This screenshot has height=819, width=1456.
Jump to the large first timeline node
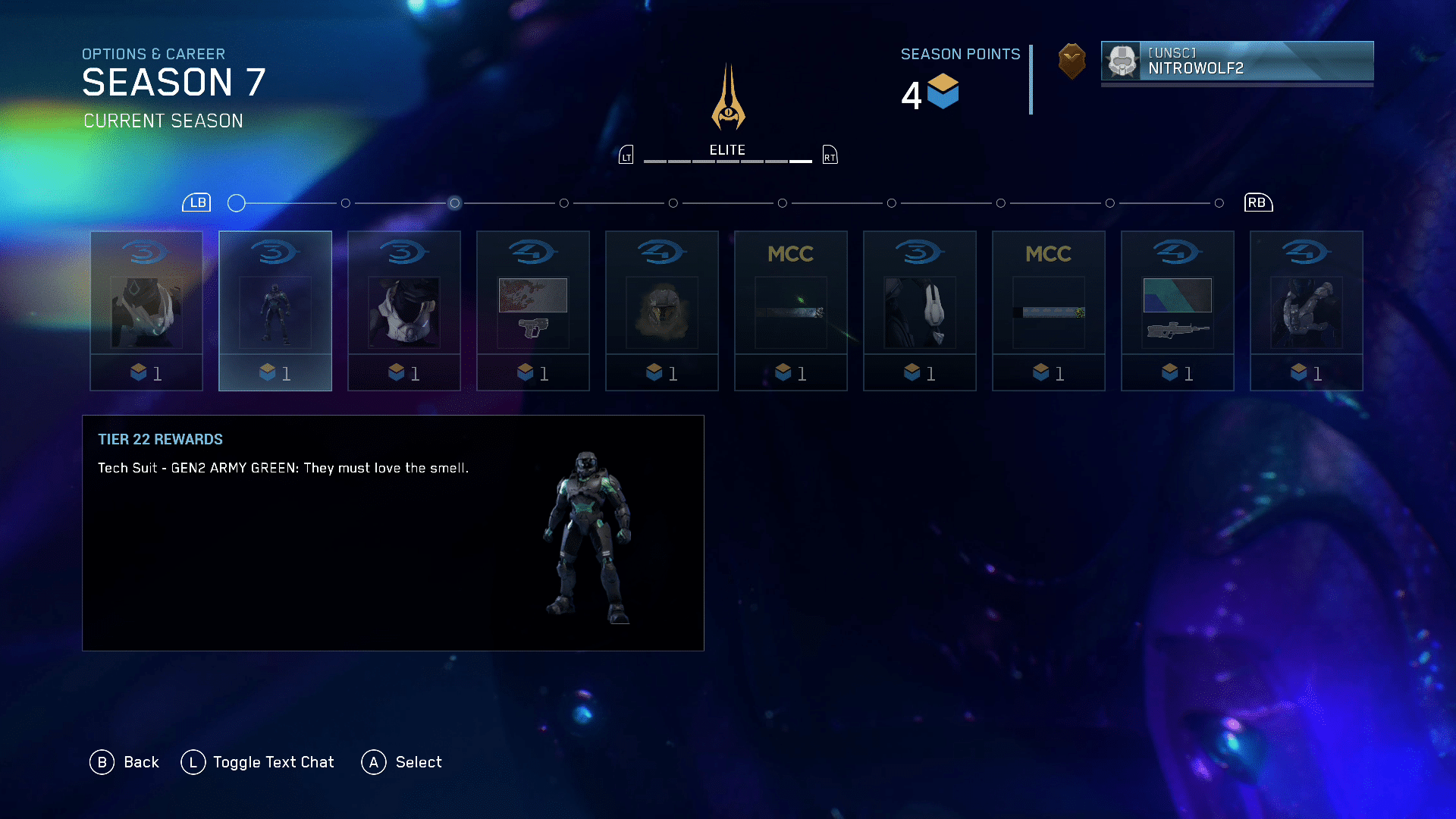[x=237, y=203]
